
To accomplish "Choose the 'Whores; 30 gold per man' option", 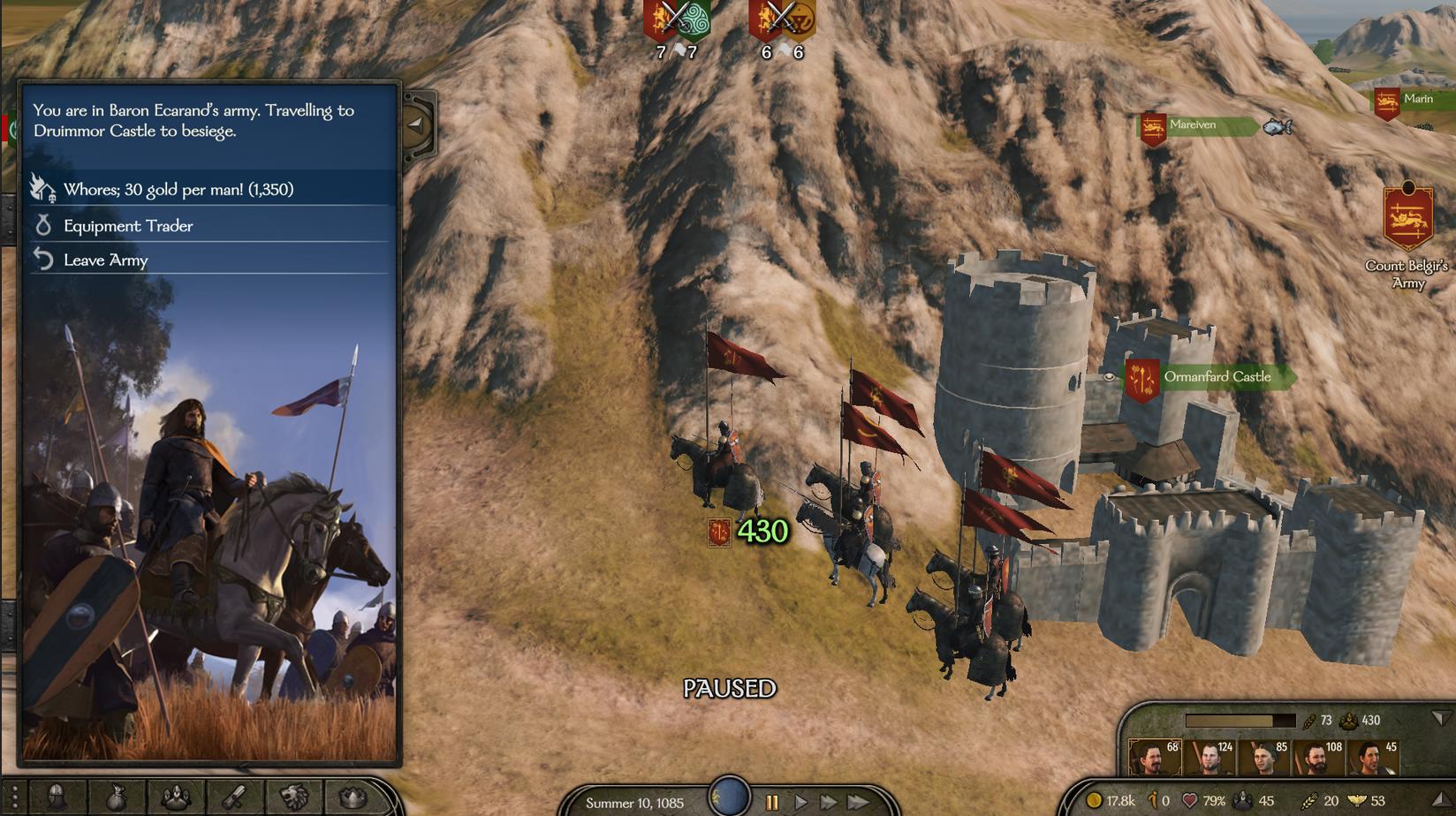I will coord(178,189).
